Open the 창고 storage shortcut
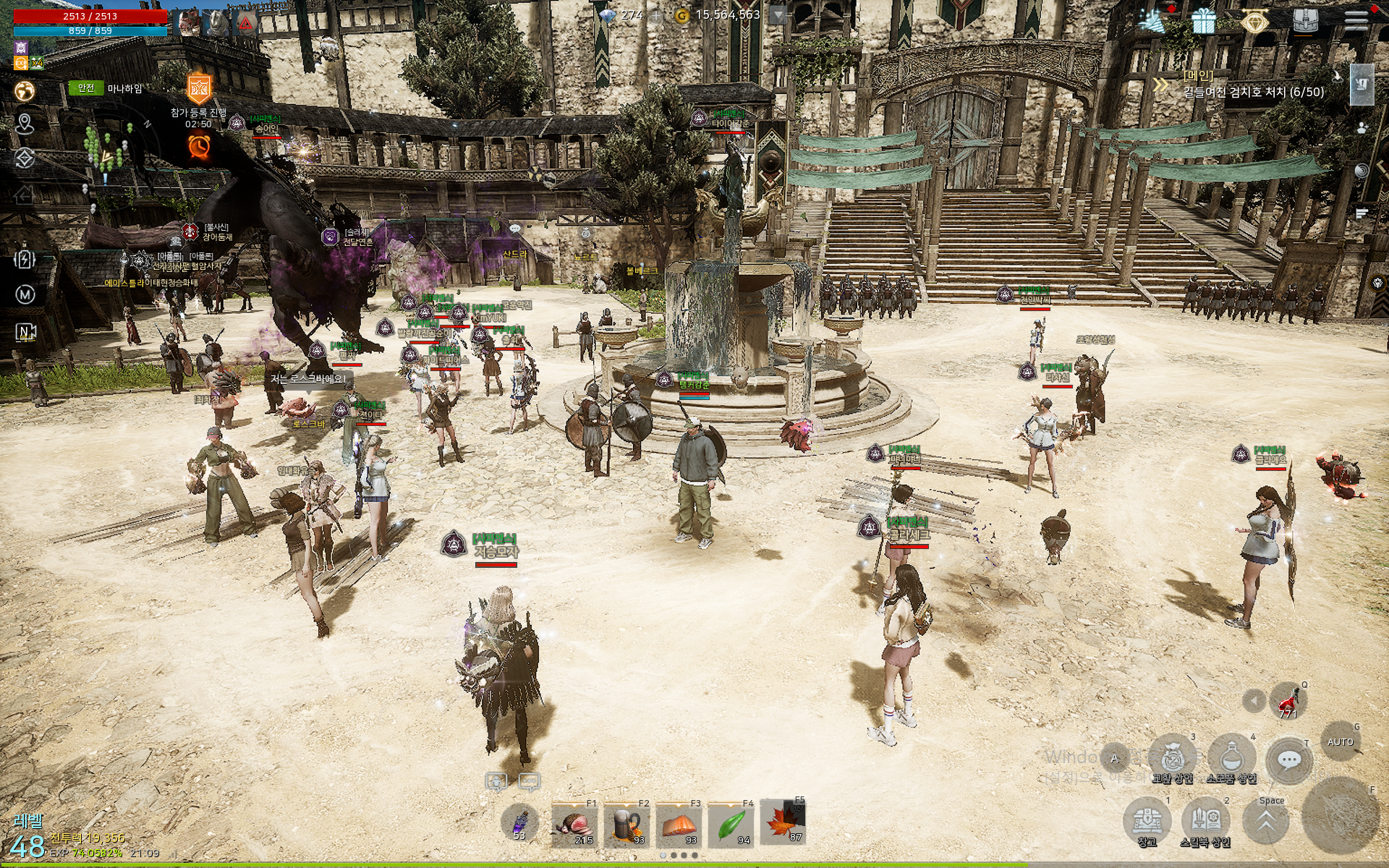Viewport: 1389px width, 868px height. coord(1147,820)
